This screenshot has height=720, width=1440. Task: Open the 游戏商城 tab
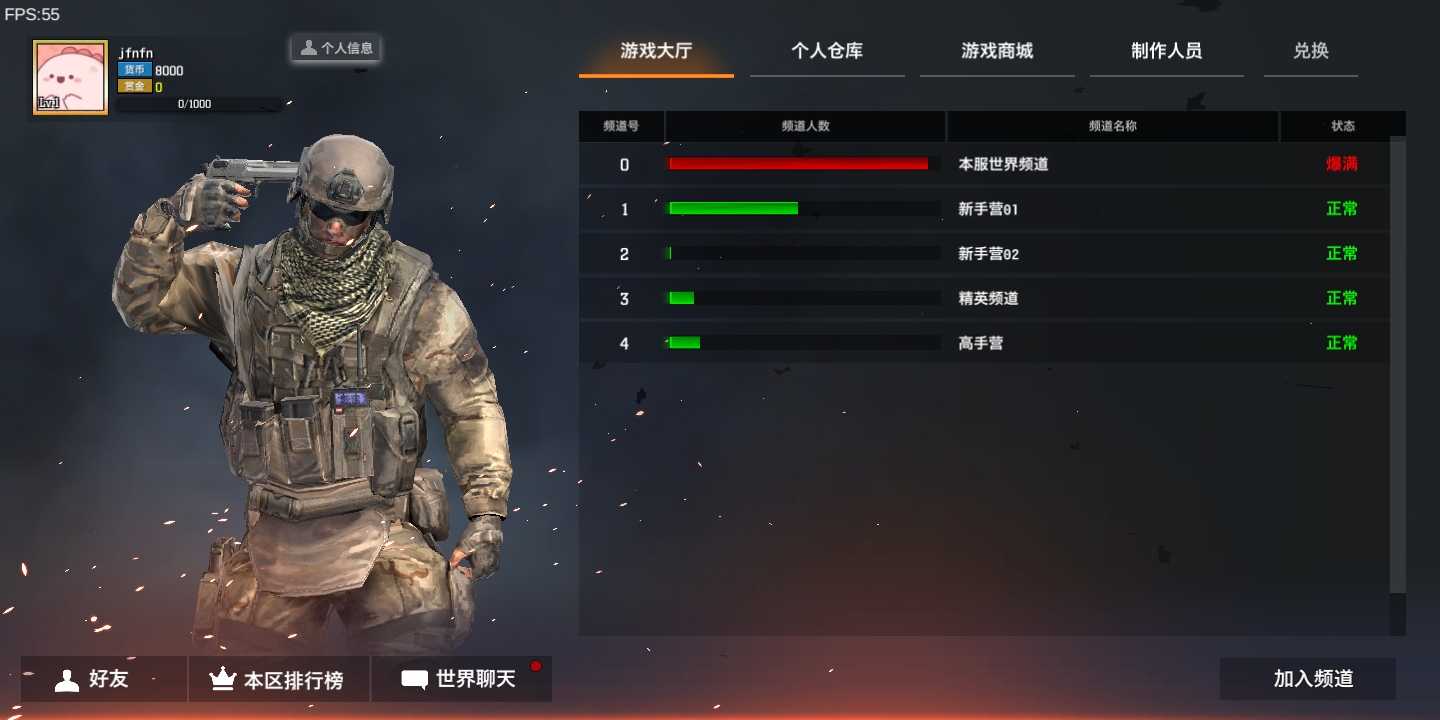tap(997, 51)
